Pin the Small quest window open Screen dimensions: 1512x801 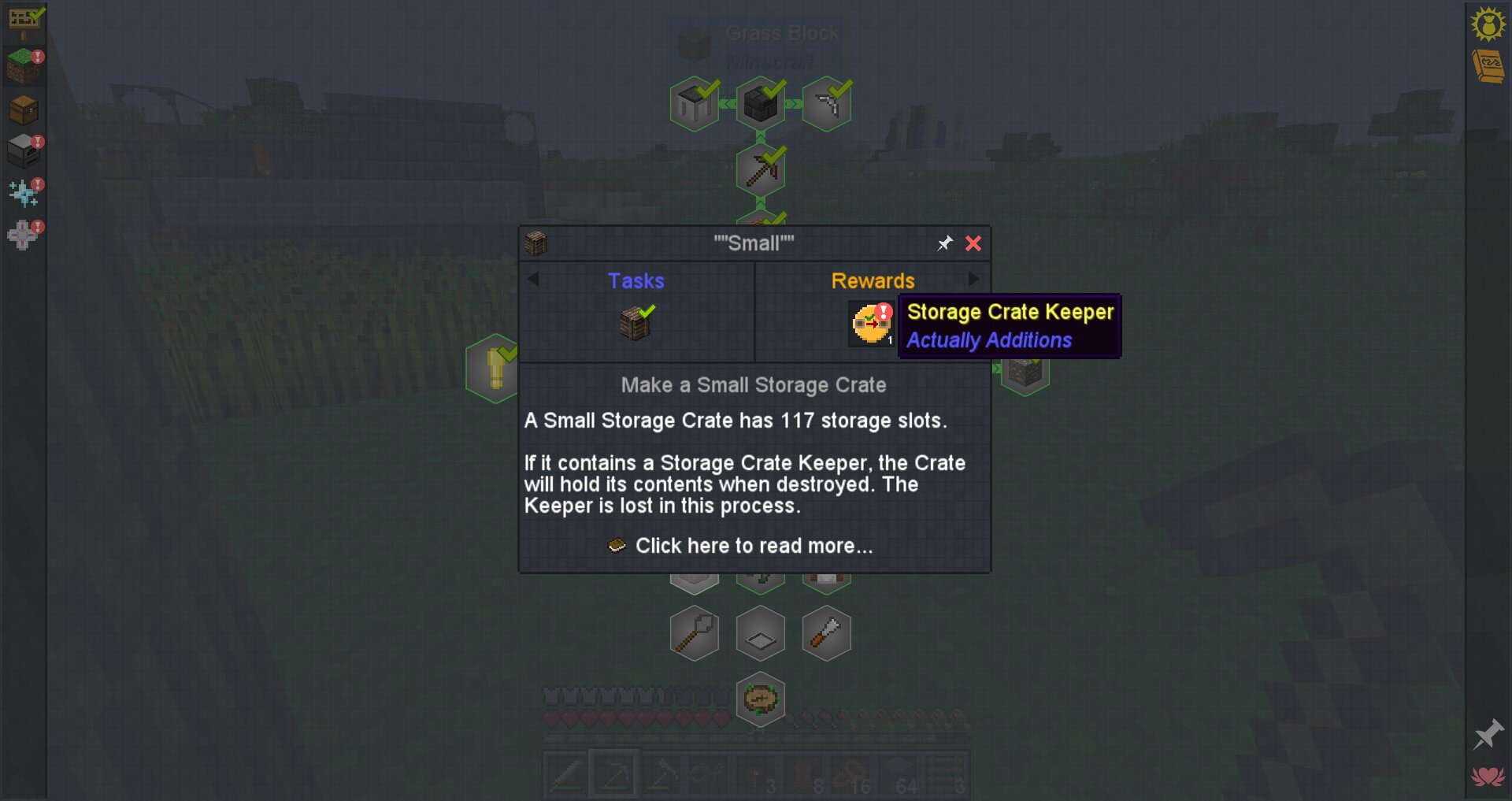tap(944, 243)
